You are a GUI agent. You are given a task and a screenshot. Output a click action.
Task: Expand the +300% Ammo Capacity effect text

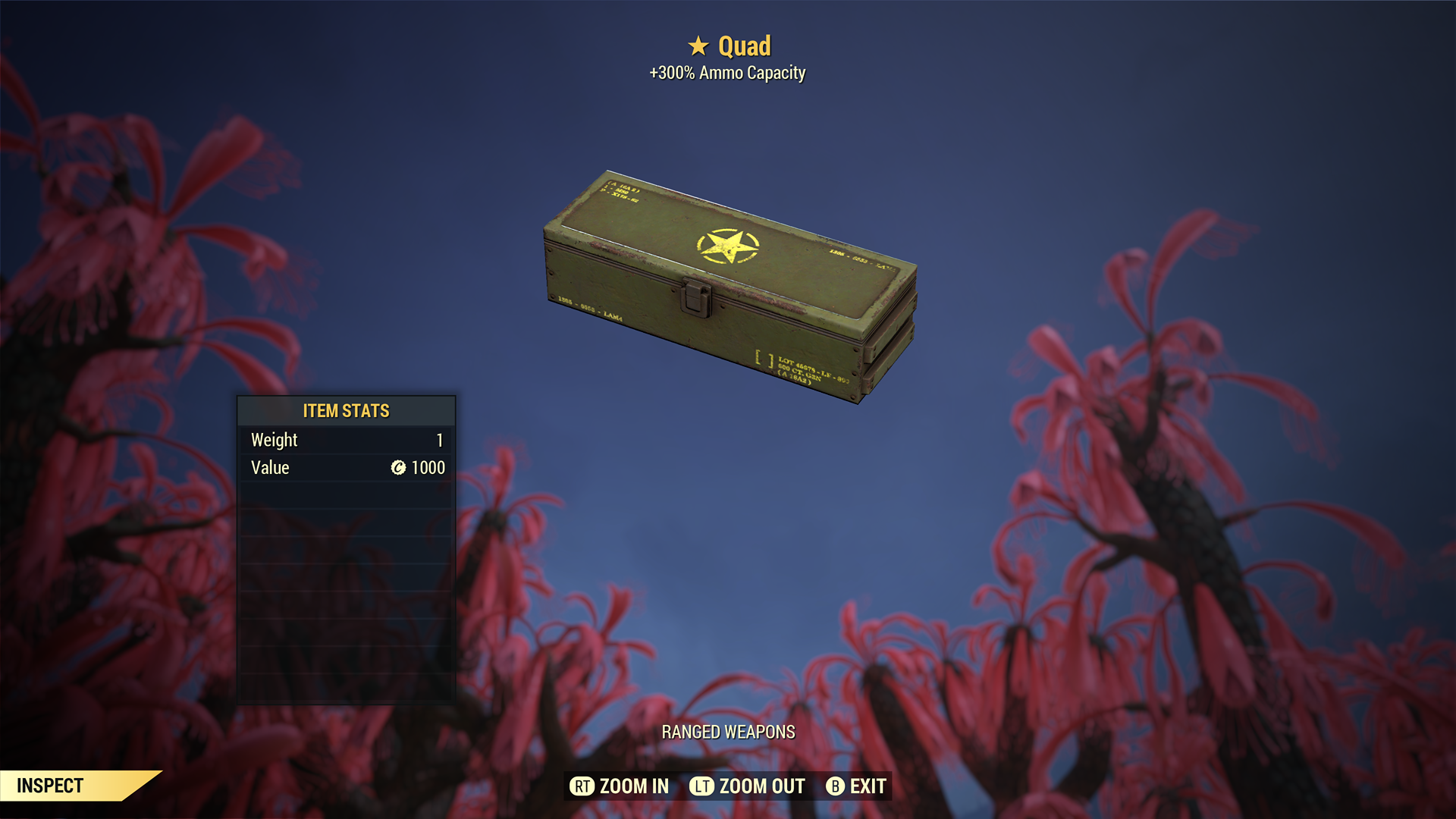coord(727,73)
